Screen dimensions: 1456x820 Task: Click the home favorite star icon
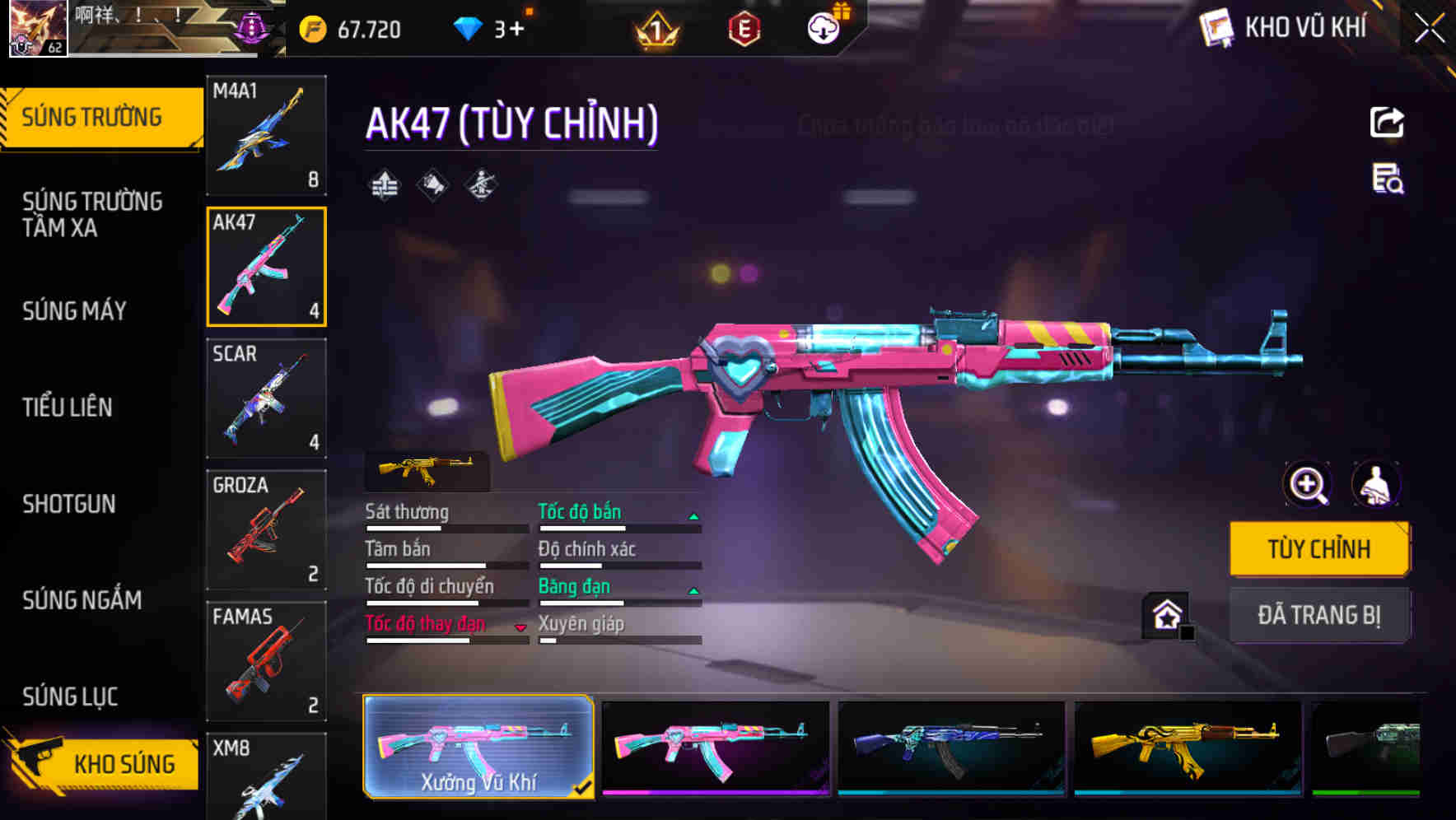pyautogui.click(x=1164, y=613)
